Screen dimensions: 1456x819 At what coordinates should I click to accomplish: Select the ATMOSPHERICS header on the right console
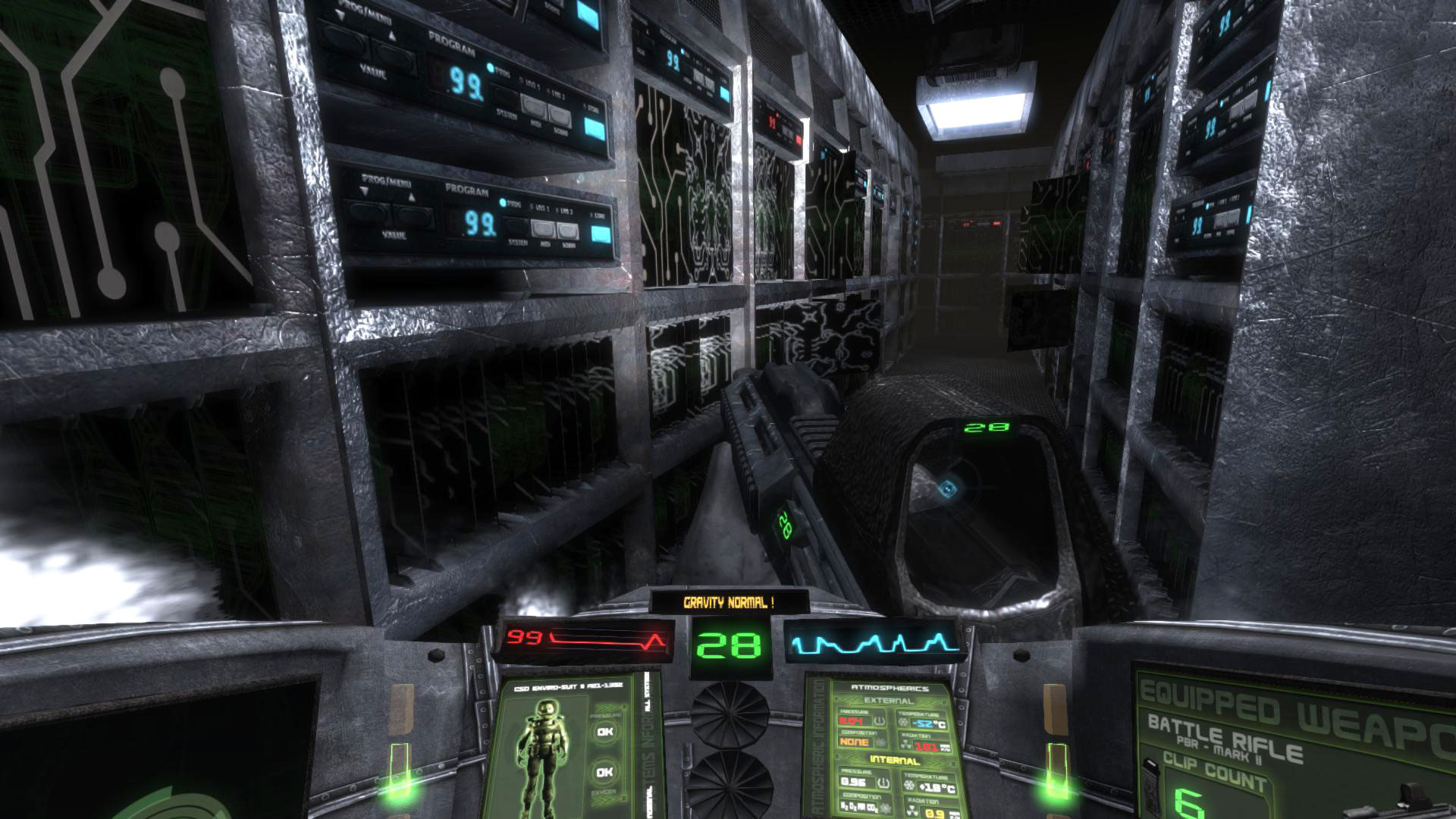(890, 689)
